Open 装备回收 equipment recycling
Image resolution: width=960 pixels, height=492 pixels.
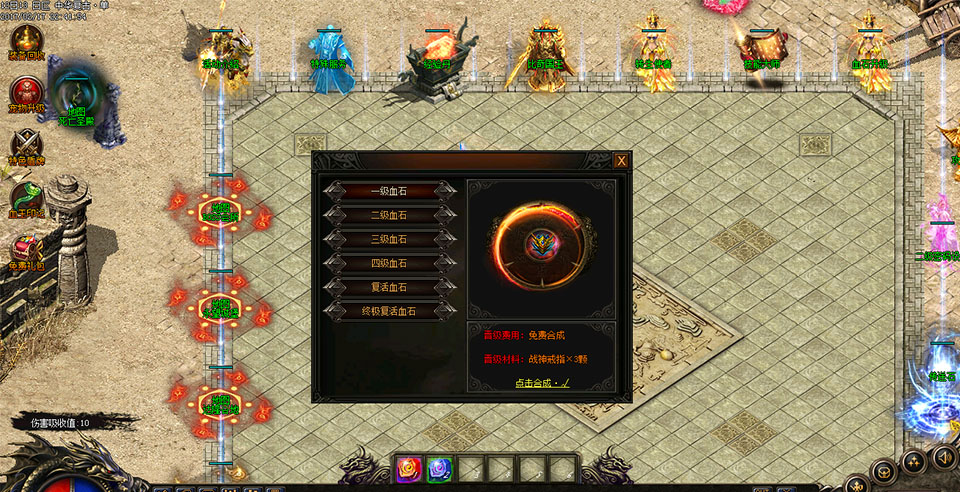tap(26, 40)
